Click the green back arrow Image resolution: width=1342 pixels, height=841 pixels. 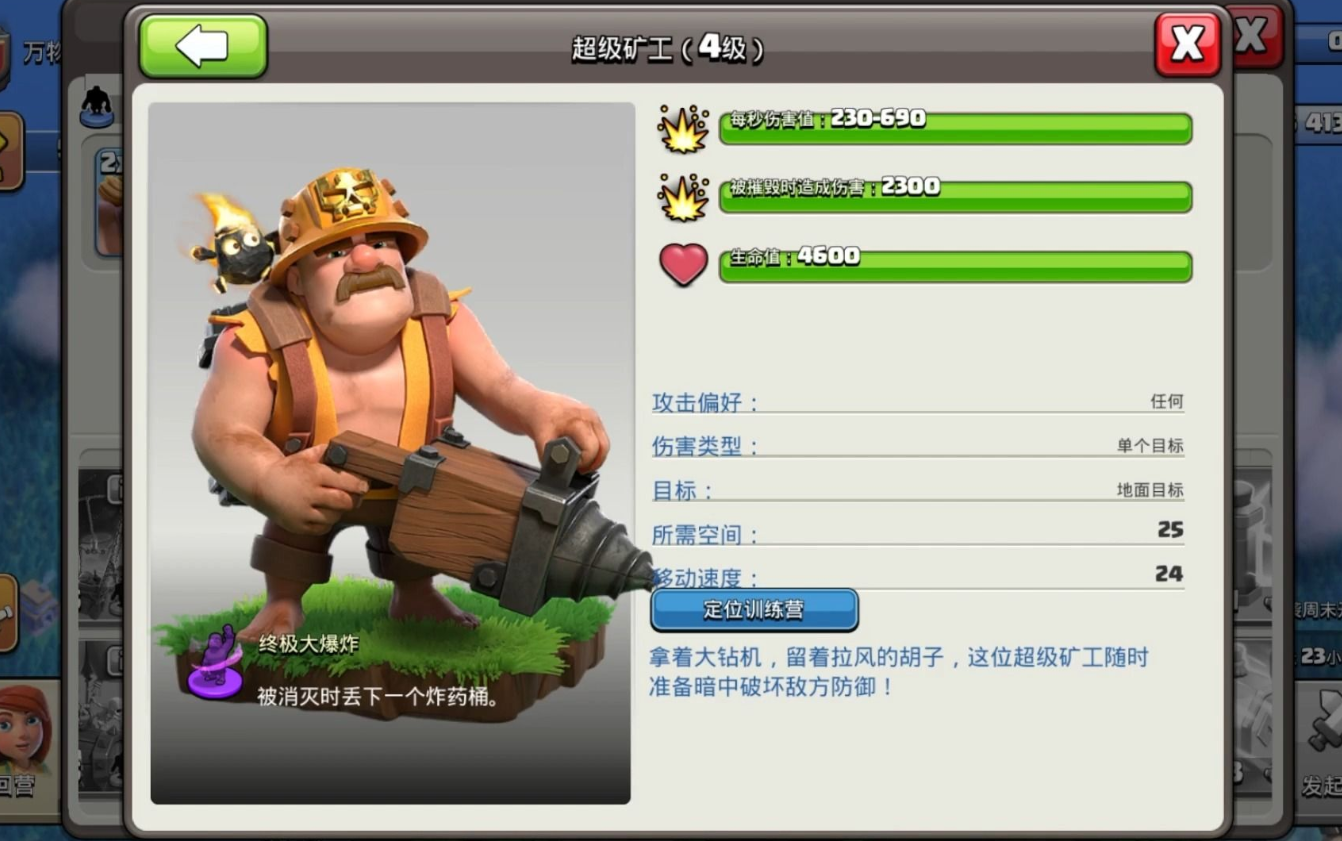pyautogui.click(x=202, y=46)
